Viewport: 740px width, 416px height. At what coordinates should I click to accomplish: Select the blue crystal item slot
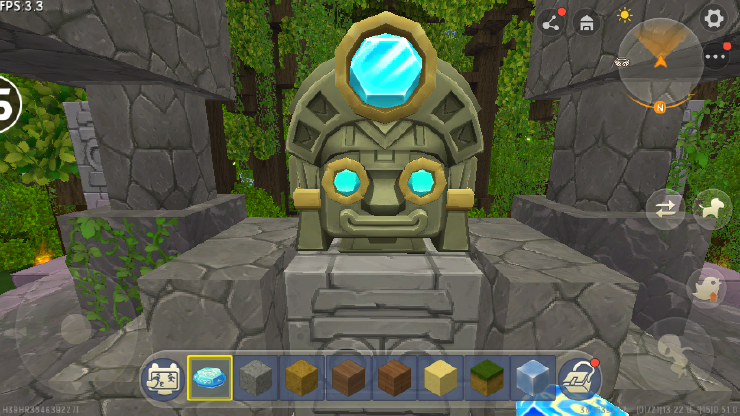pos(209,377)
